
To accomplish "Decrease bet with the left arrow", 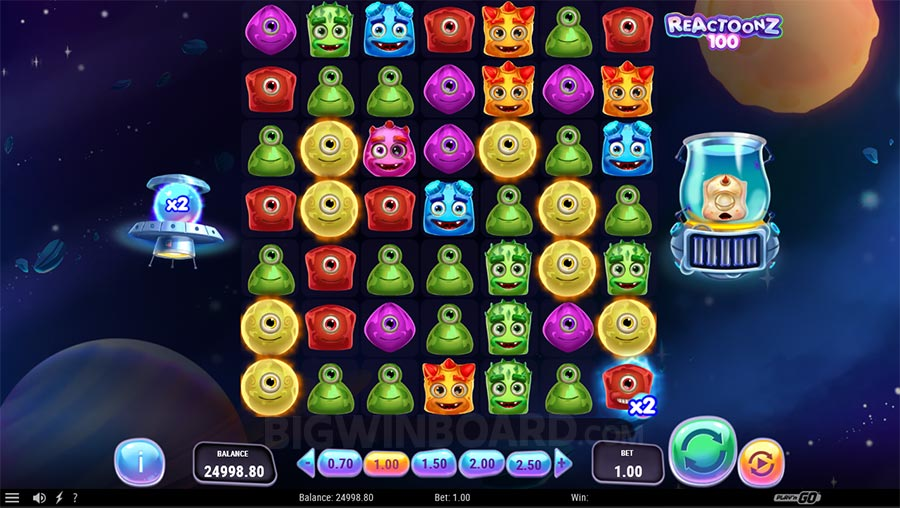I will (307, 463).
